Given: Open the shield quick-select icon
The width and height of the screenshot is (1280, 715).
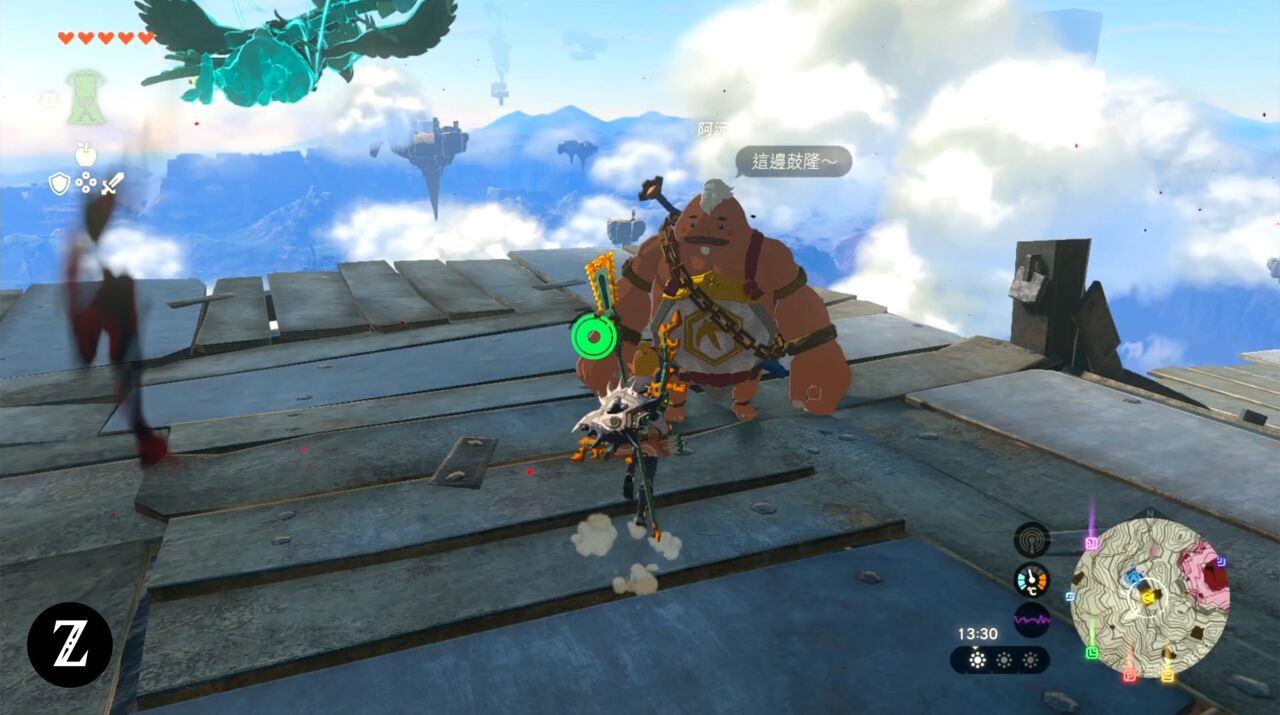Looking at the screenshot, I should pyautogui.click(x=59, y=183).
